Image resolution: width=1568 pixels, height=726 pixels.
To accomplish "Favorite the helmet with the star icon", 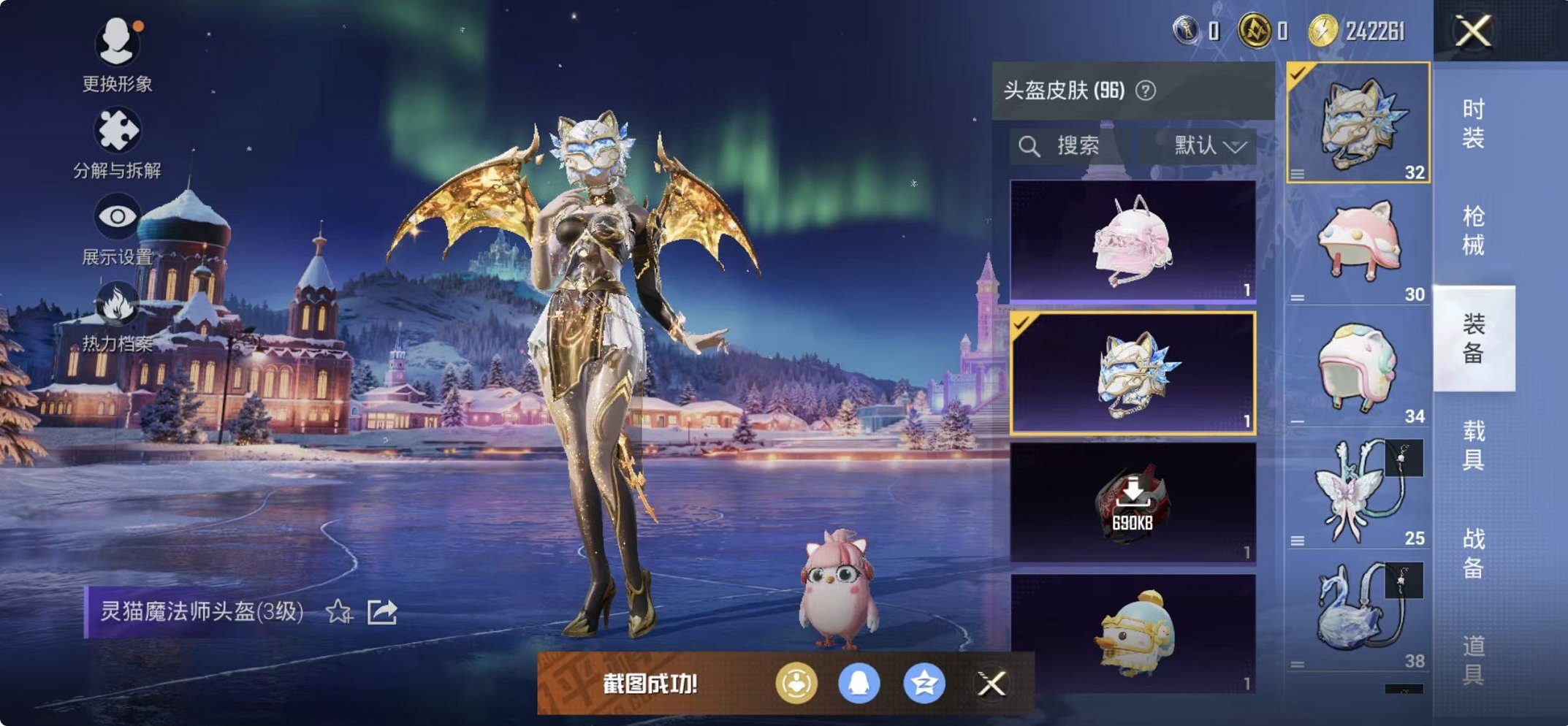I will 338,611.
